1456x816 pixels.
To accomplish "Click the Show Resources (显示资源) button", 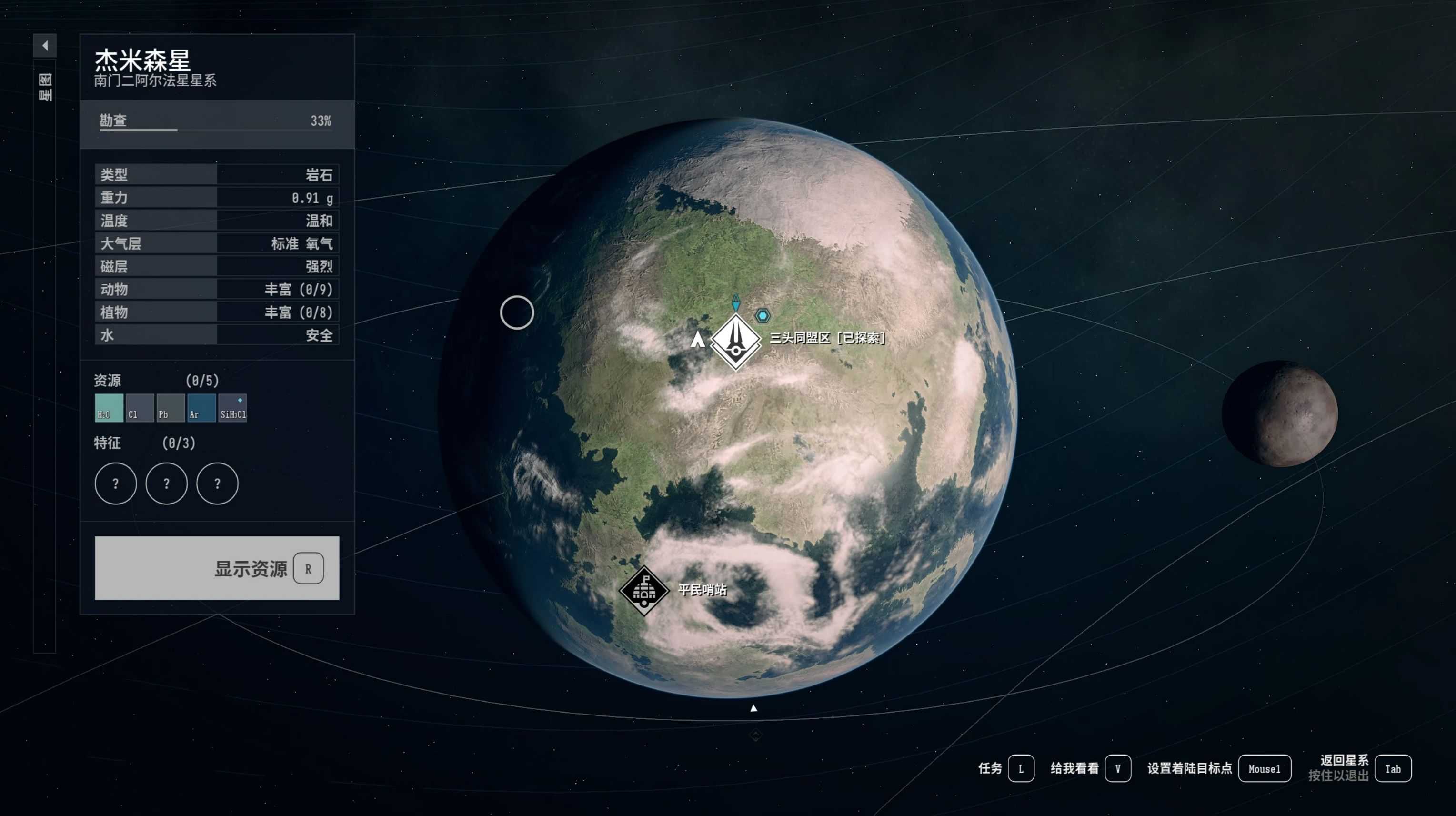I will 217,568.
